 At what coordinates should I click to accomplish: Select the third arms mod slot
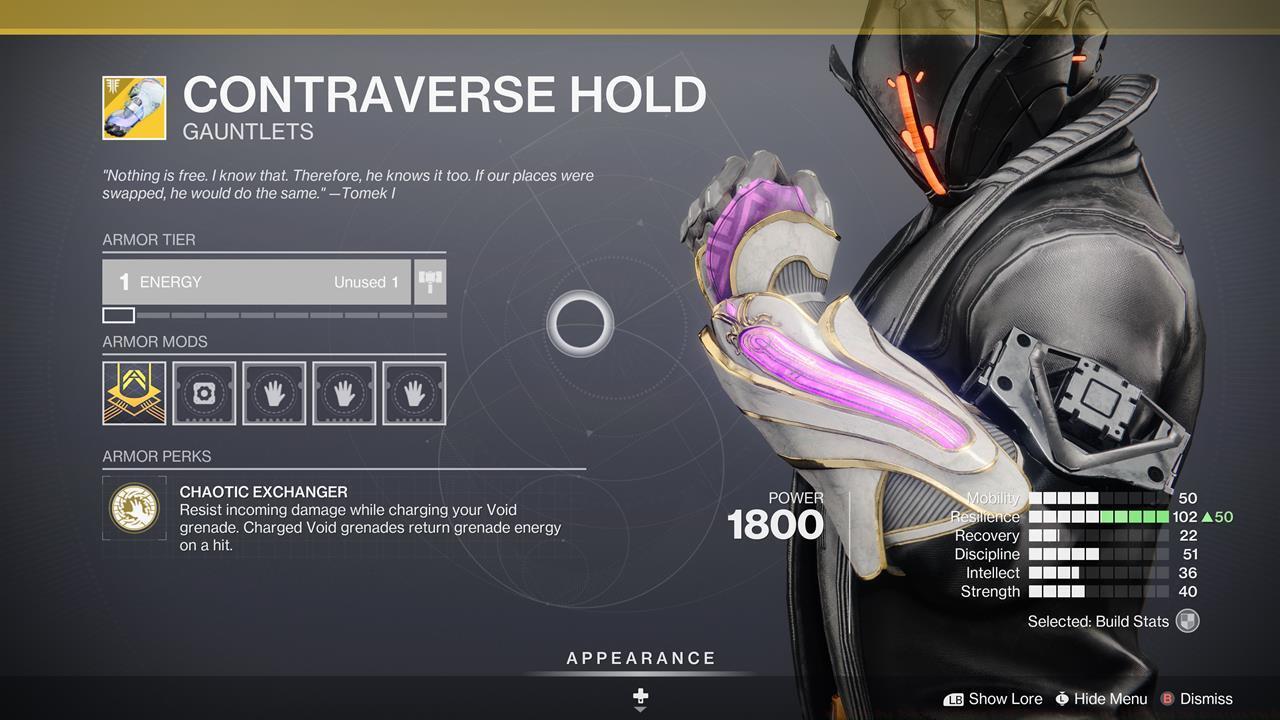(274, 392)
